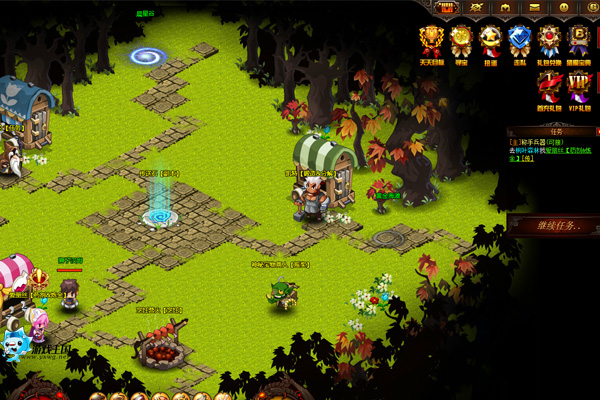Open the helmet top menu button

[x=505, y=8]
